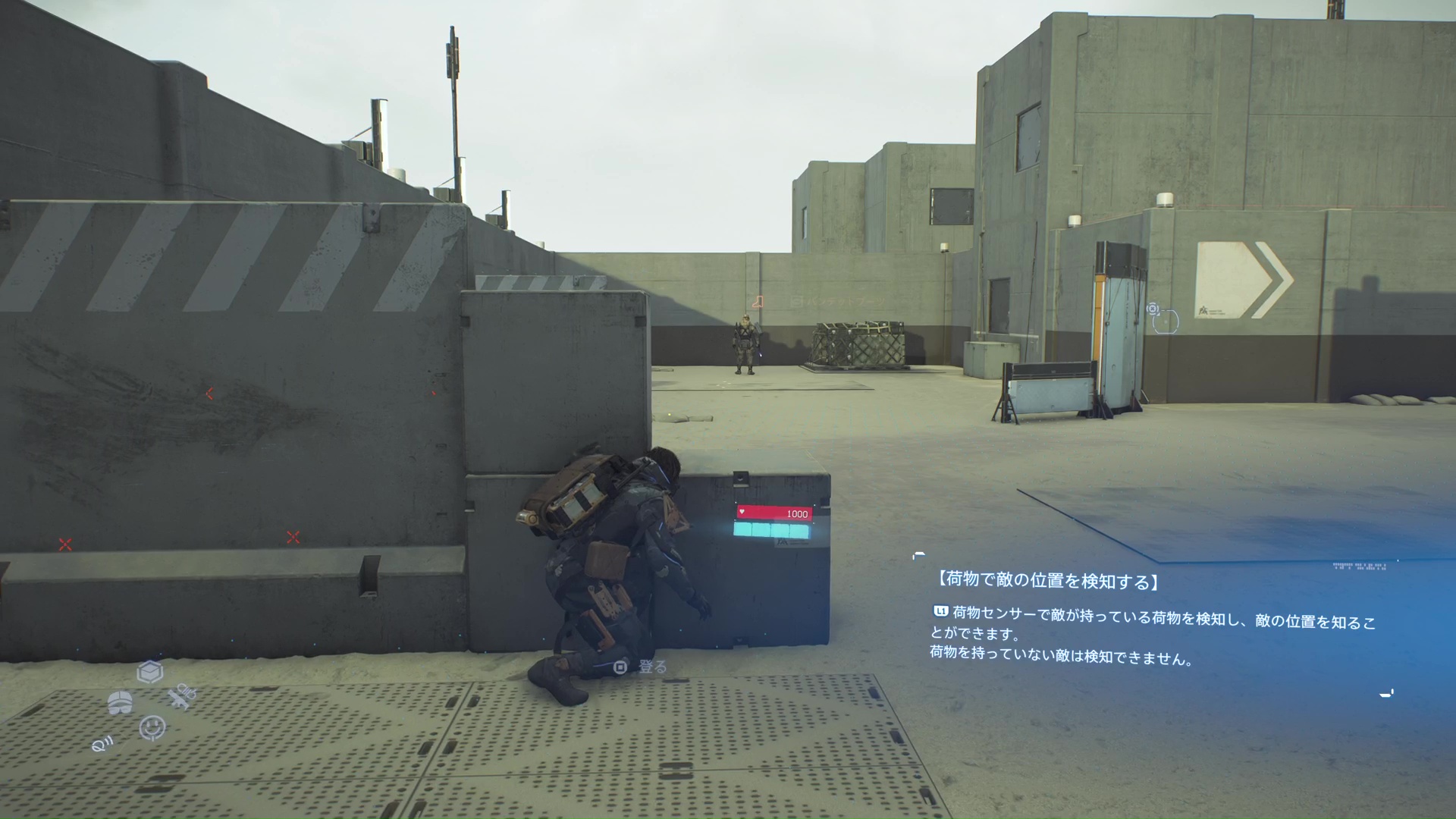The image size is (1456, 819).
Task: Click the box icon beside the boots label
Action: coord(796,300)
